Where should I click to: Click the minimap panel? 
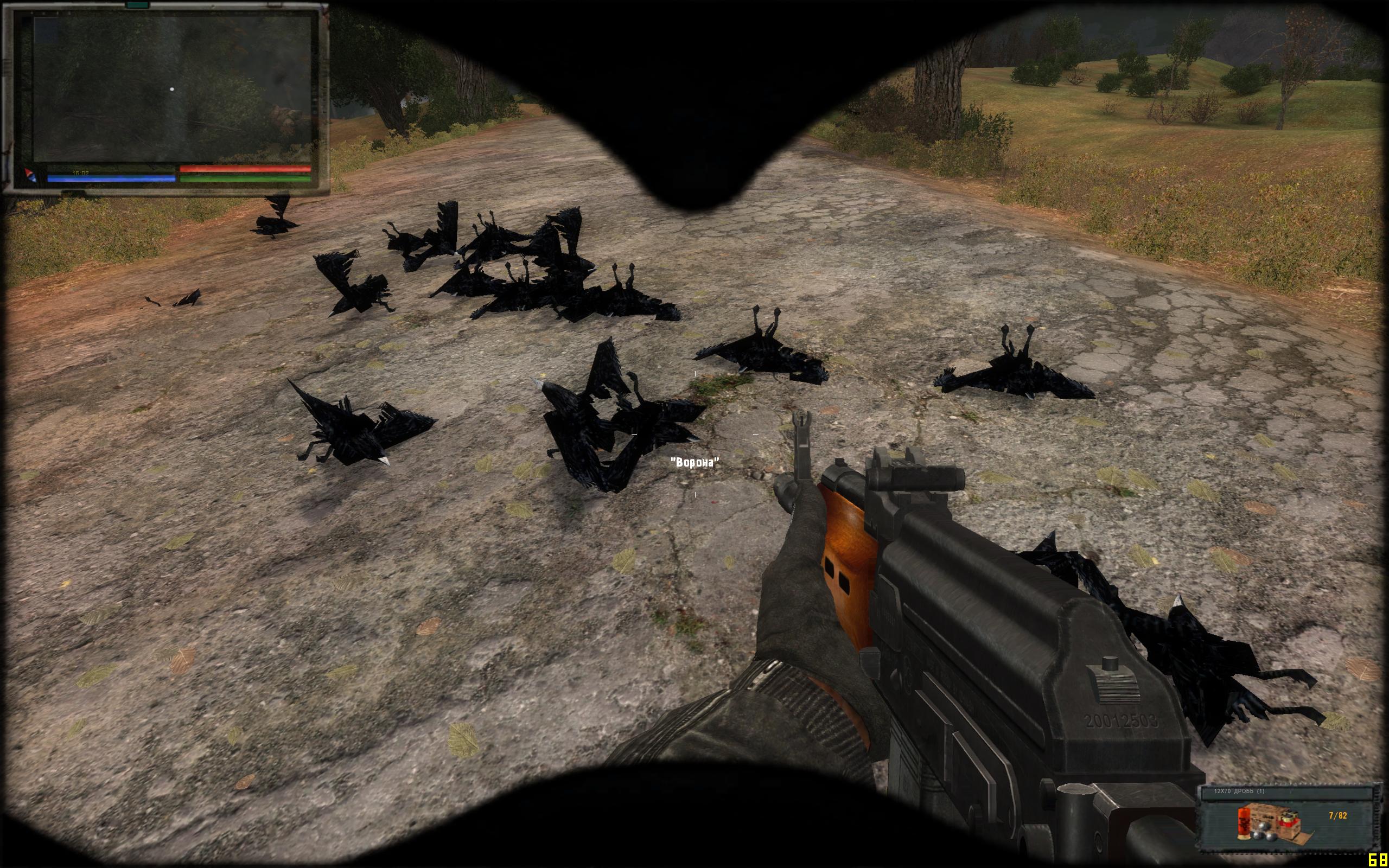(172, 89)
